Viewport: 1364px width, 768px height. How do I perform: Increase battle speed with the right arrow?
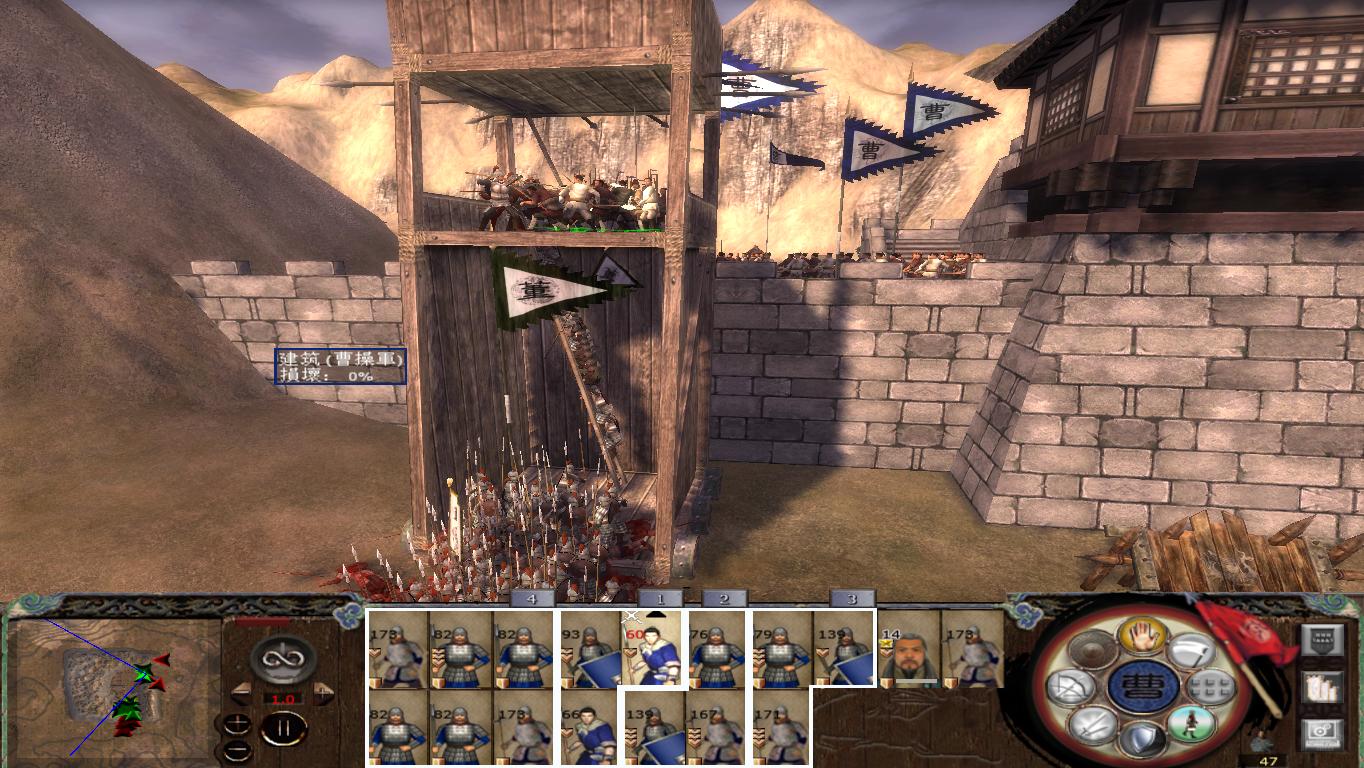pyautogui.click(x=321, y=691)
